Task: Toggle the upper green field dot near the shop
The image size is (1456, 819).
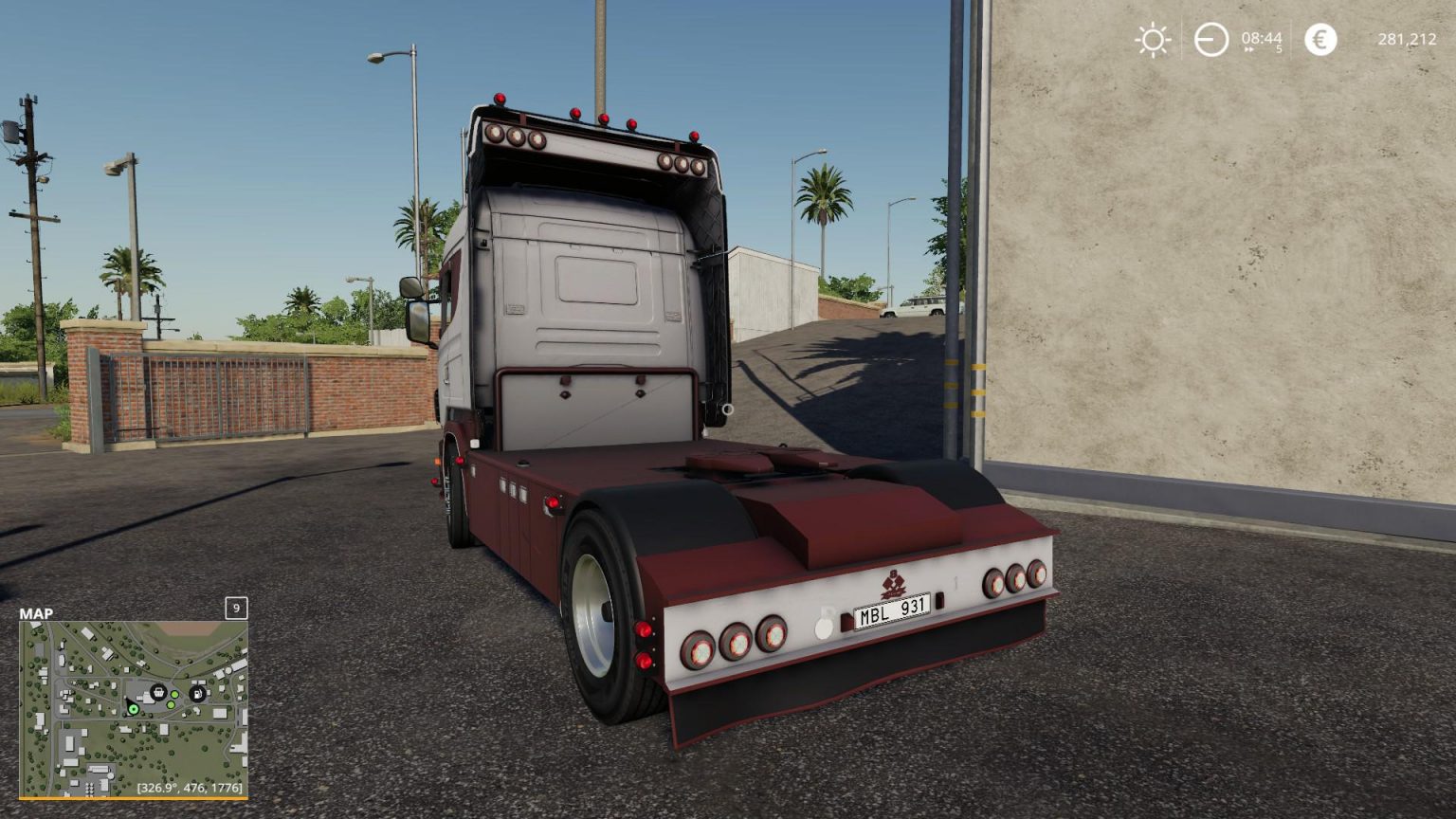Action: (174, 694)
